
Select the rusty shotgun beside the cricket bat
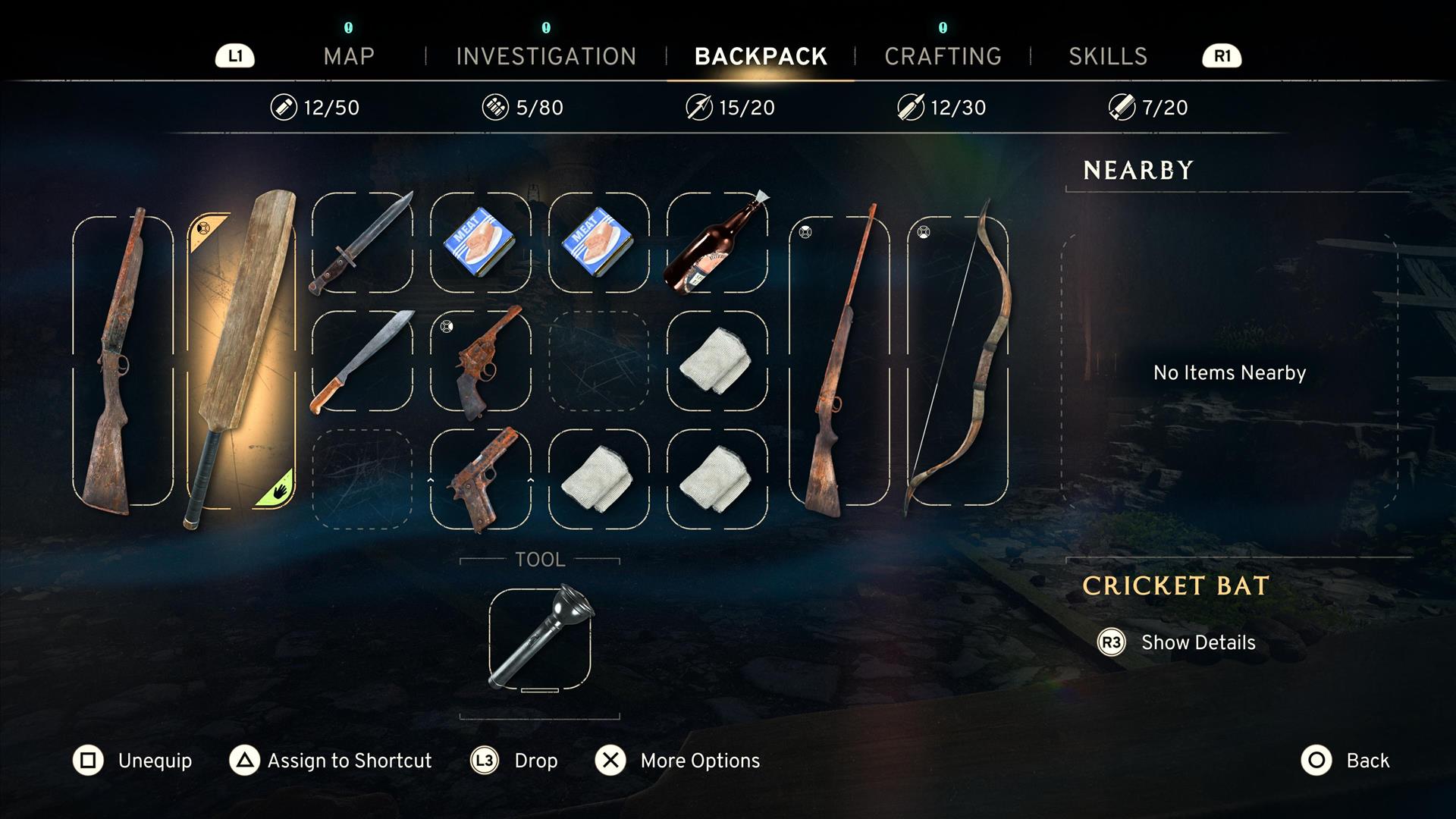[x=123, y=361]
